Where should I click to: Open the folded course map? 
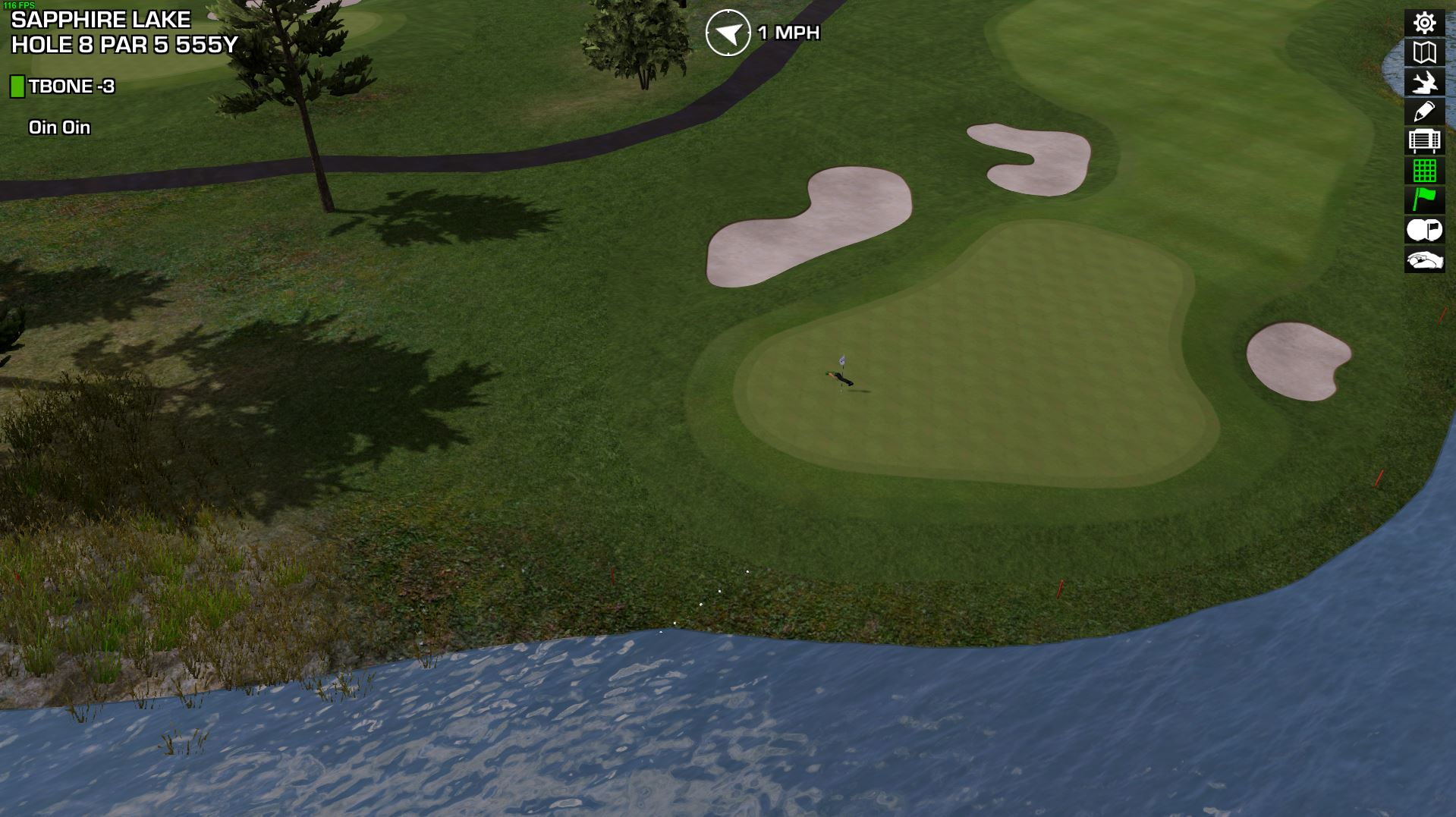[1424, 52]
